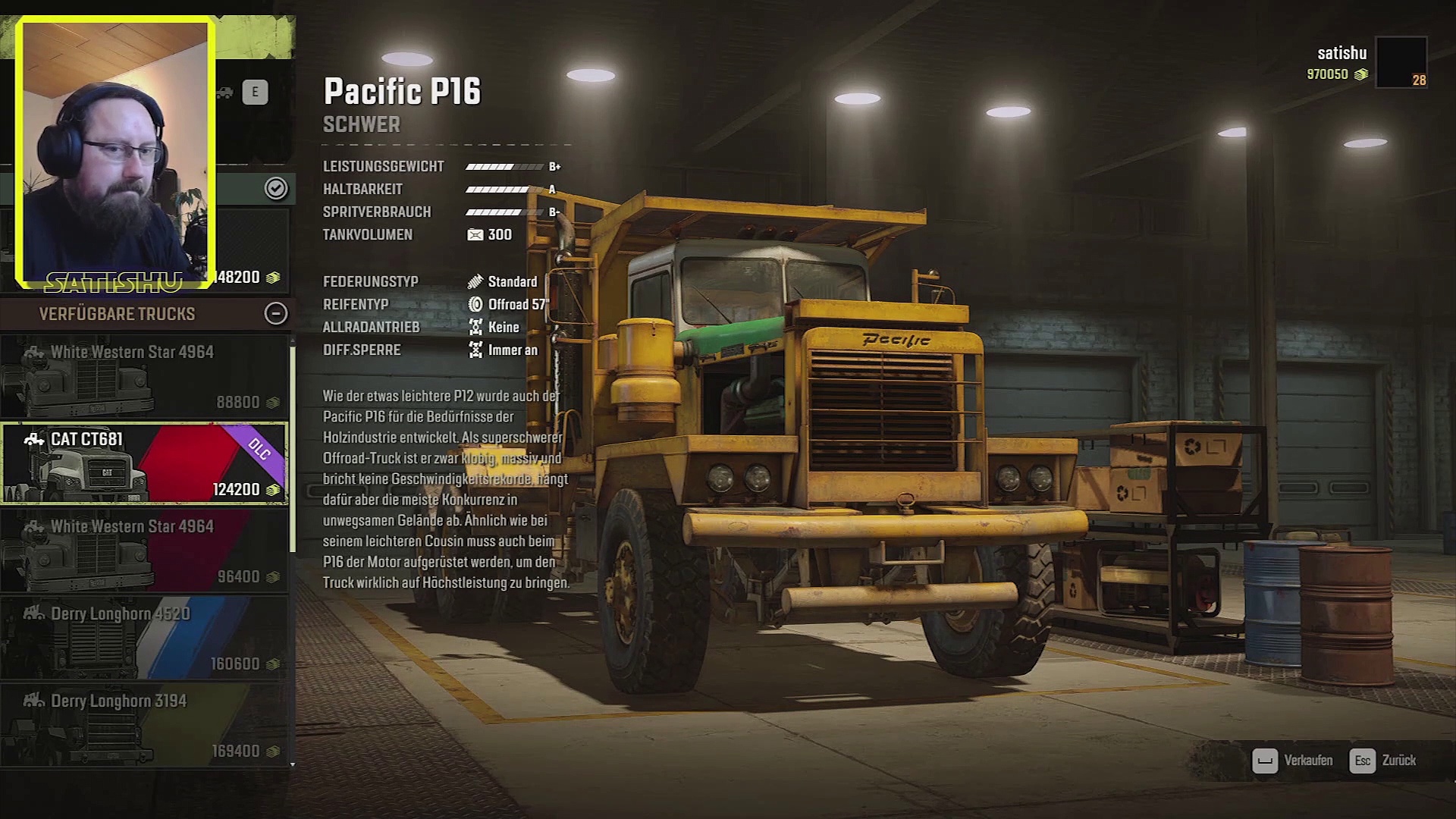Select White Western Star 4964 priced 88800
The width and height of the screenshot is (1456, 819).
(x=144, y=377)
